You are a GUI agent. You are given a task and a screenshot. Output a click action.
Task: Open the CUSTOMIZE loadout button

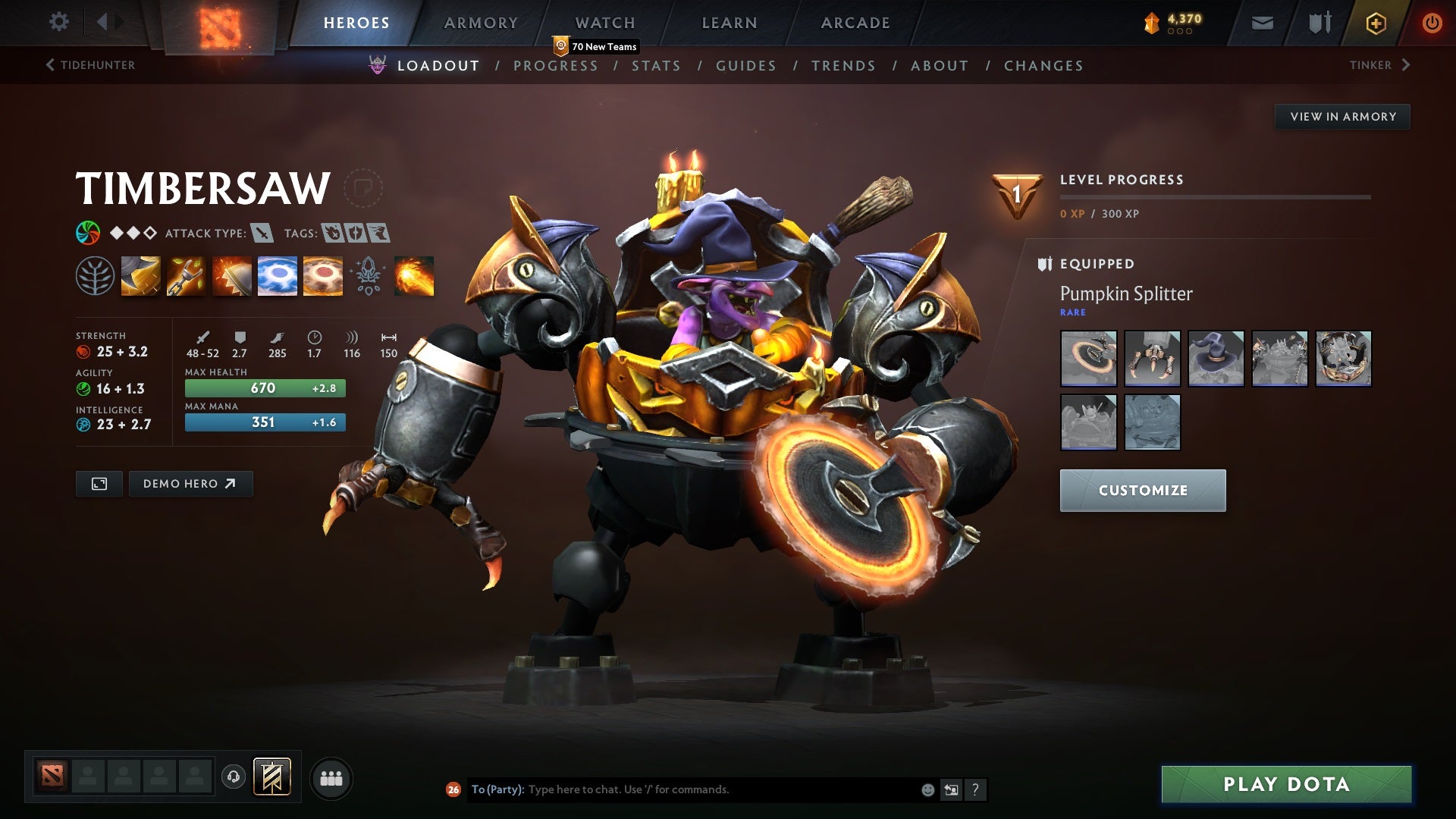(1142, 490)
